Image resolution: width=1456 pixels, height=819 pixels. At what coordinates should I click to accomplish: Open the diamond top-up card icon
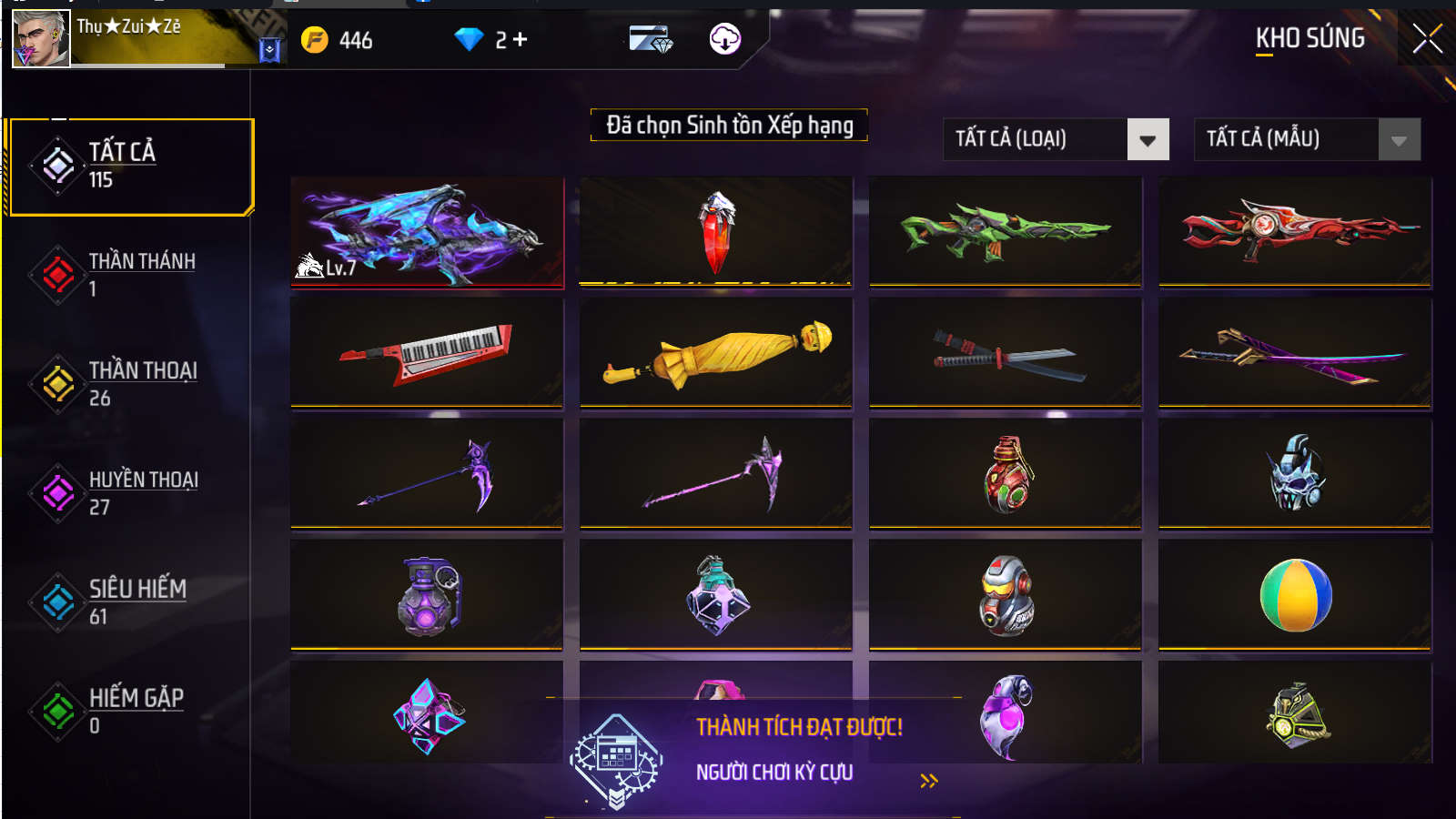[649, 39]
